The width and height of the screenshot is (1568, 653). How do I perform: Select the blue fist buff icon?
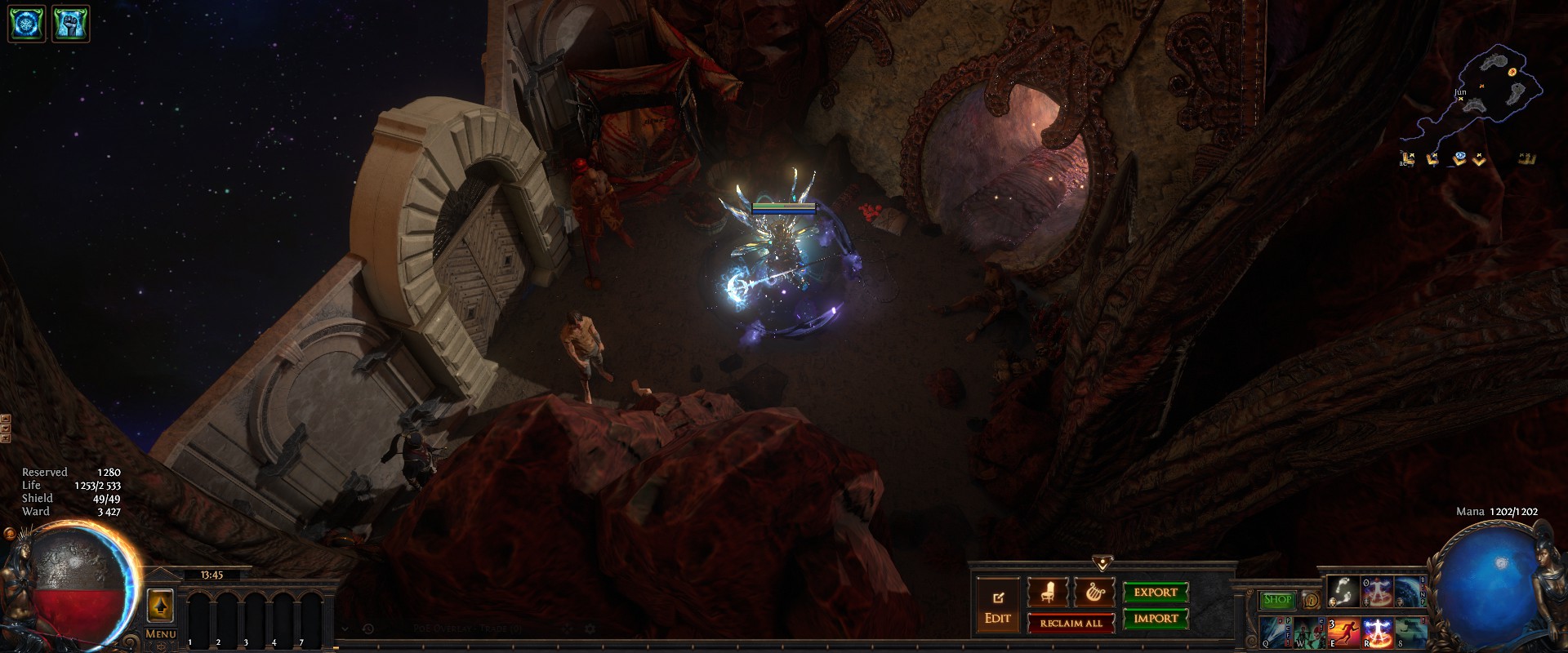click(x=70, y=24)
